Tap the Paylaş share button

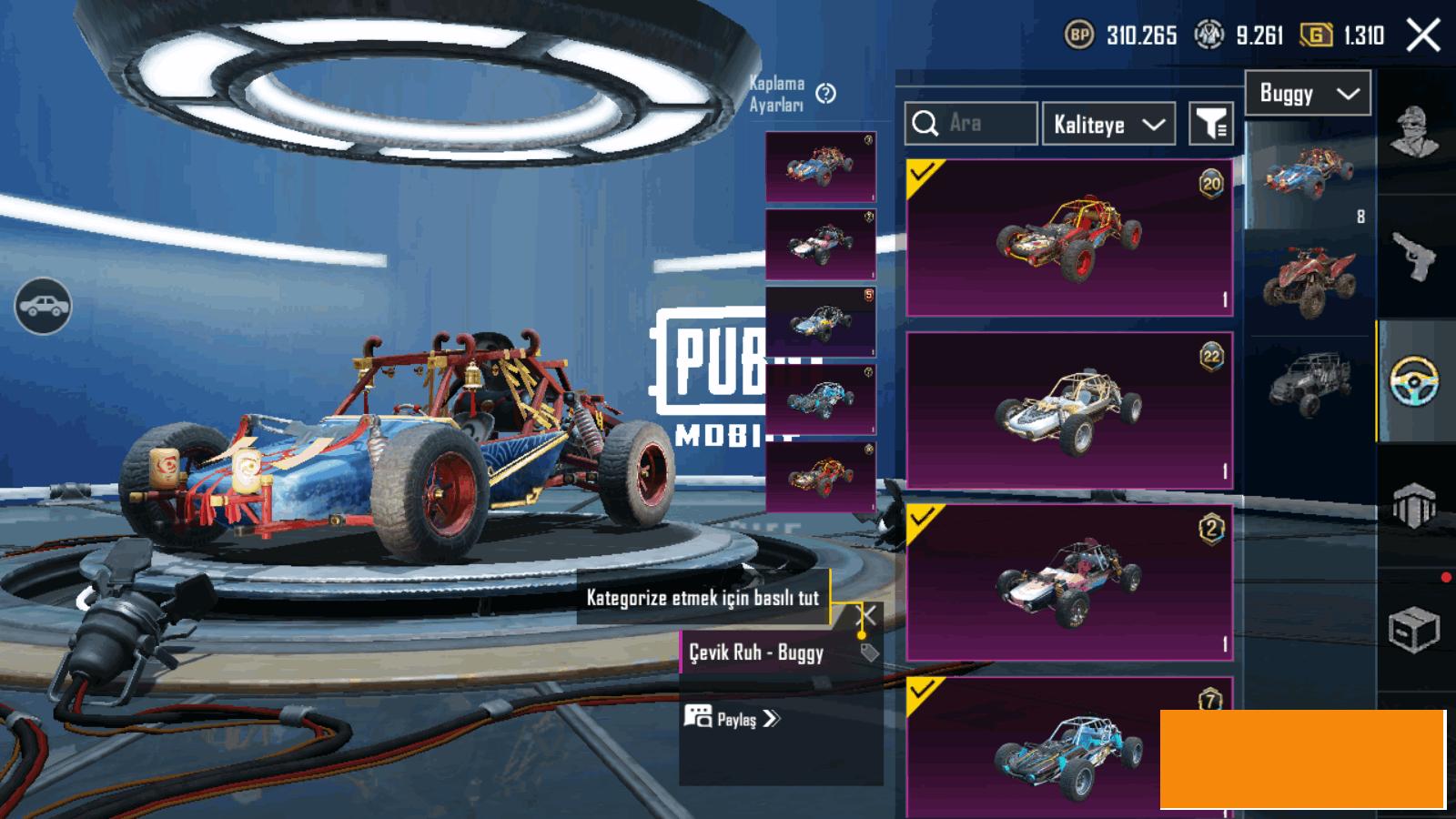[x=733, y=719]
